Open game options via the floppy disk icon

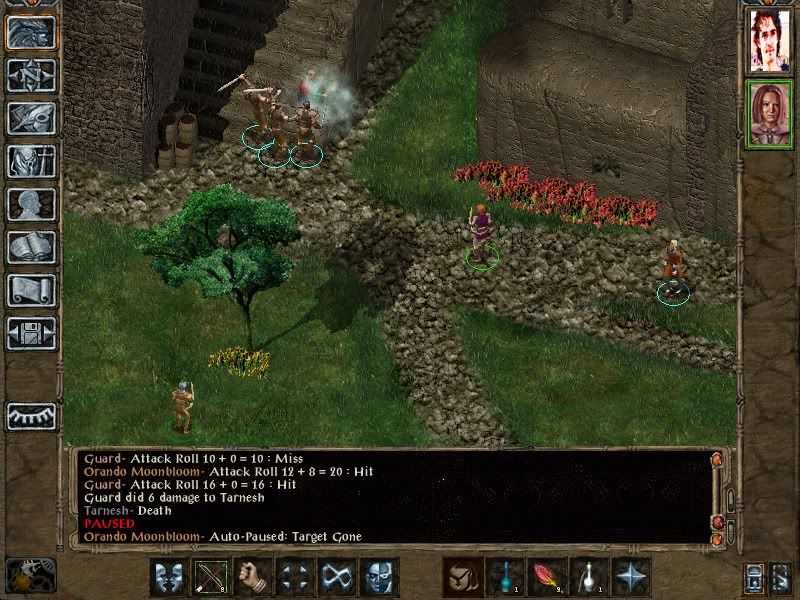31,333
